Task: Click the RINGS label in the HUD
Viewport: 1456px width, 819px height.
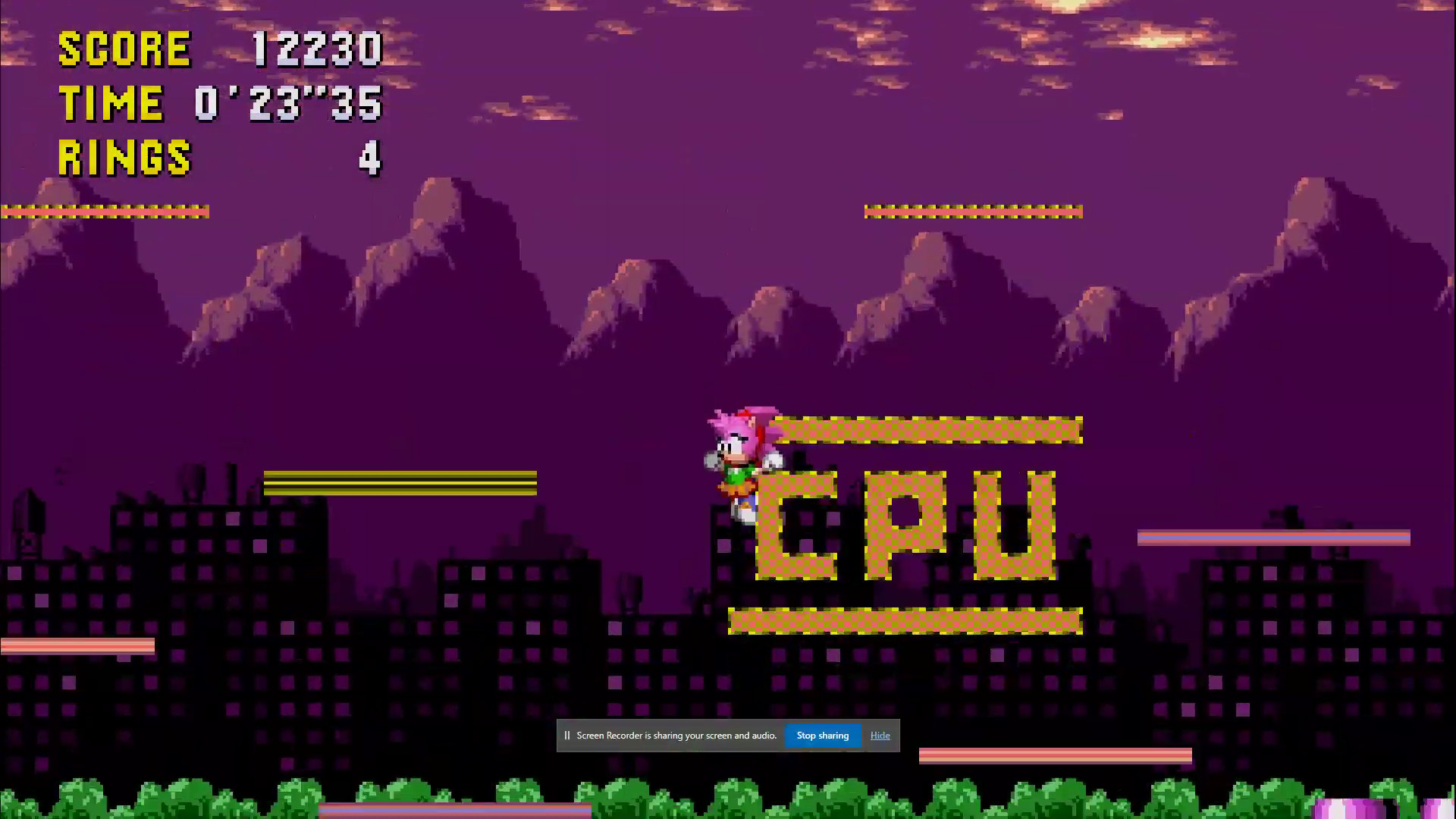Action: coord(124,158)
